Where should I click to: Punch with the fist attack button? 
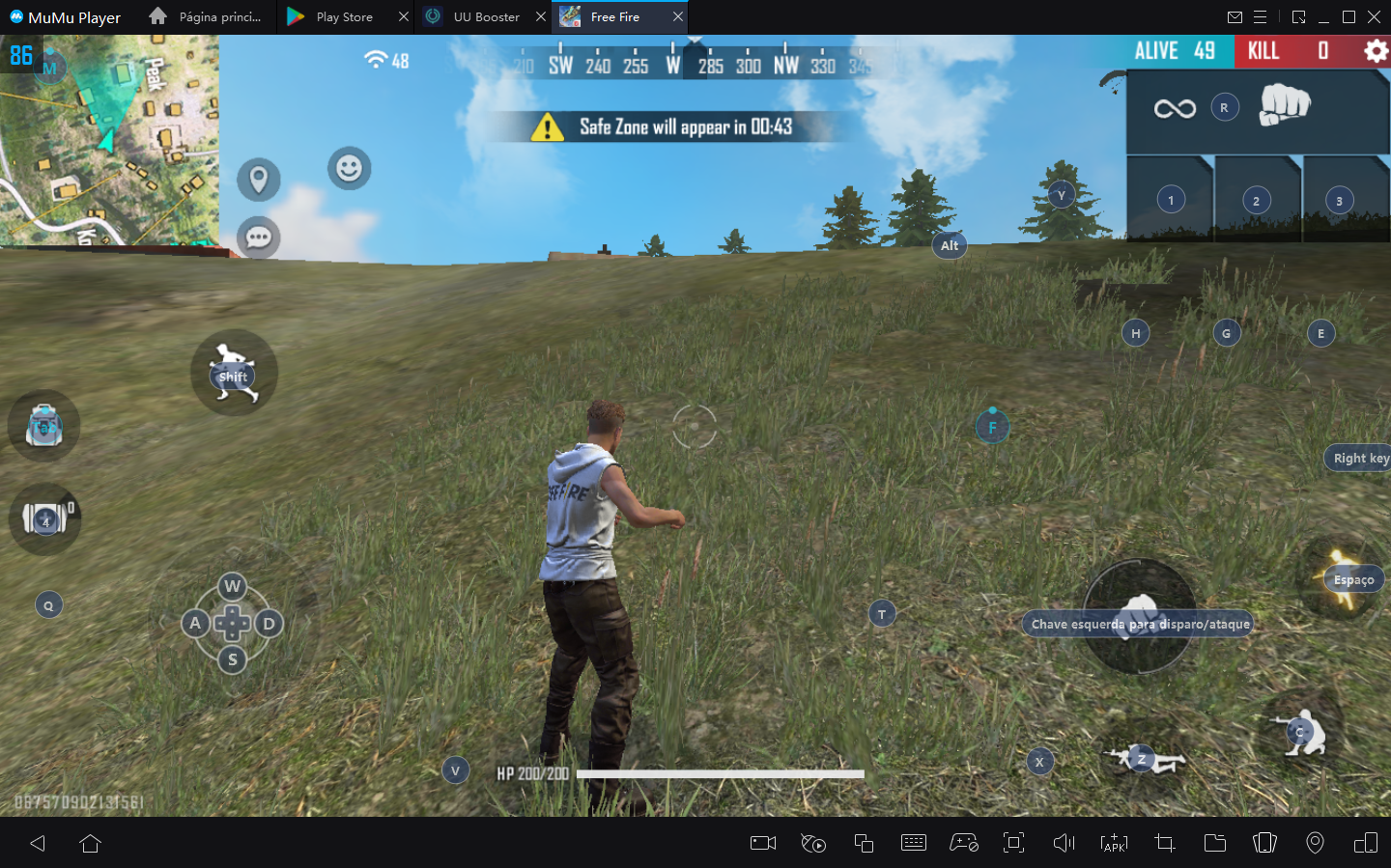coord(1140,616)
